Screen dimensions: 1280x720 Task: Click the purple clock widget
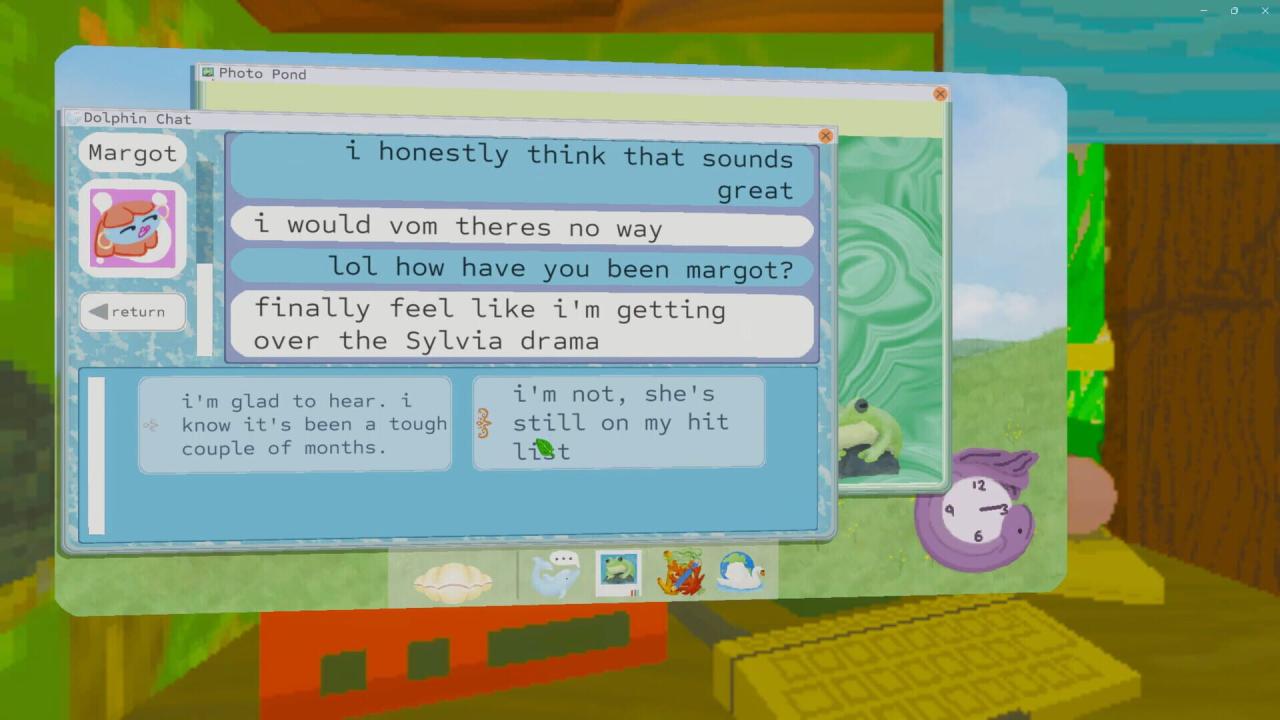pyautogui.click(x=976, y=510)
